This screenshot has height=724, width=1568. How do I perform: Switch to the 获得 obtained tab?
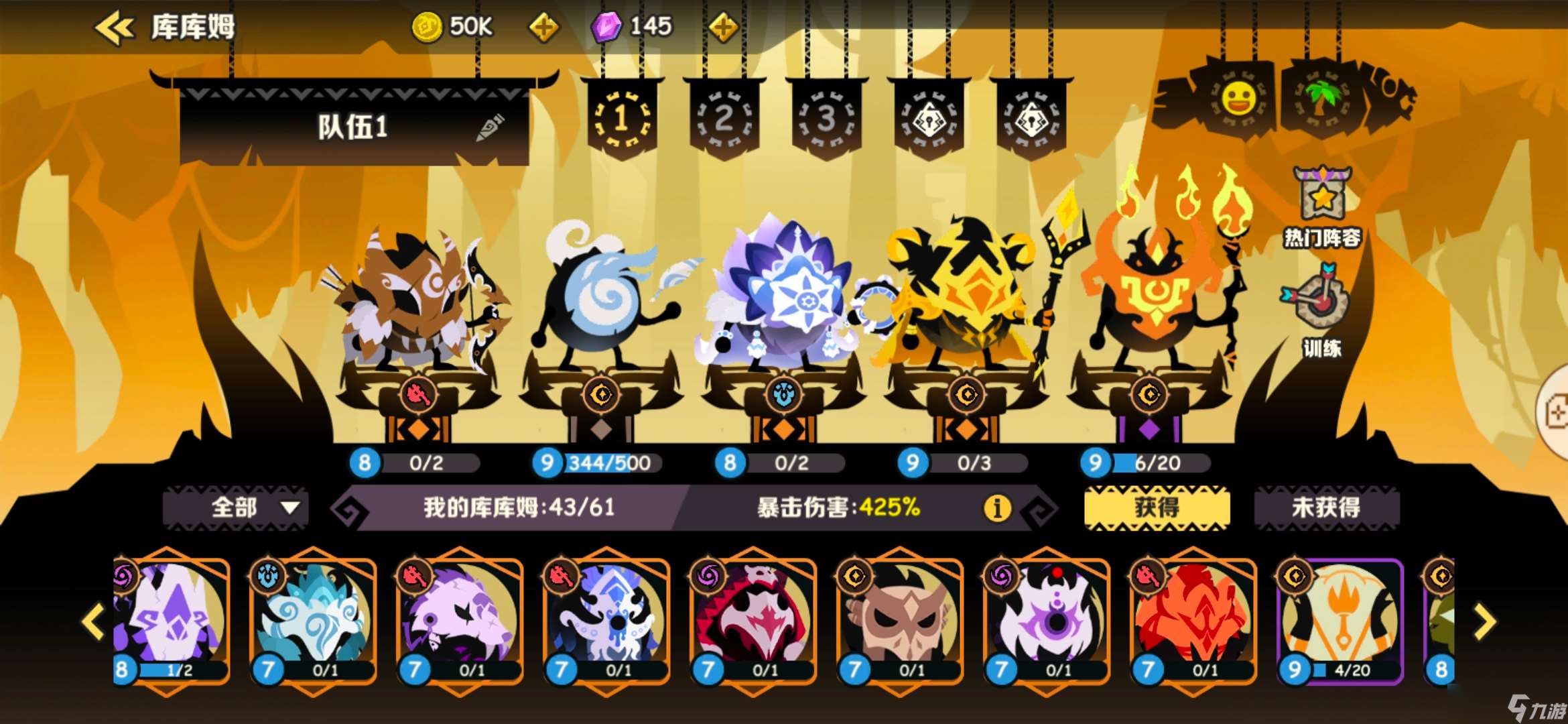pos(1157,507)
